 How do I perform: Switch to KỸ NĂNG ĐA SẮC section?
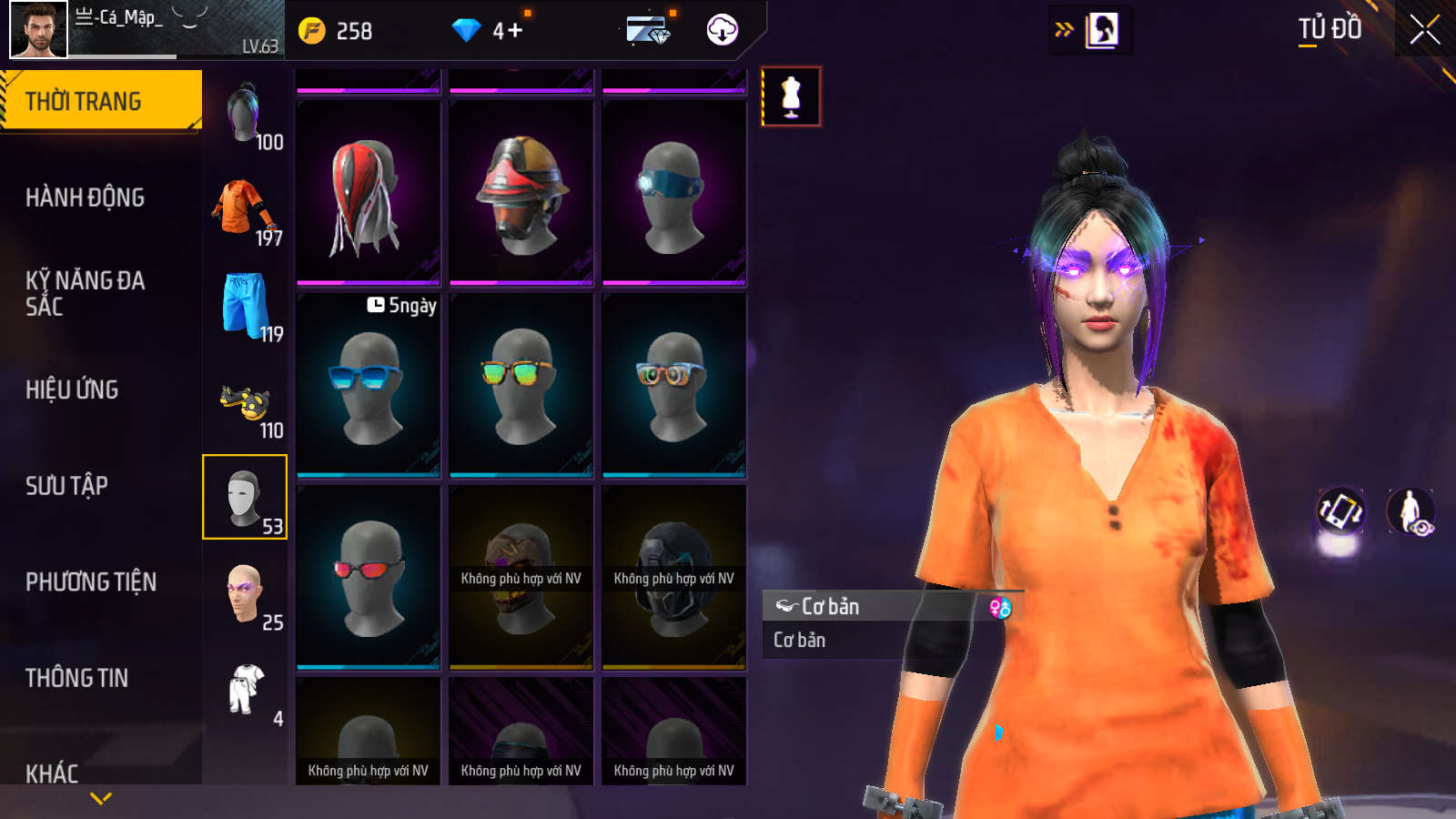point(85,293)
